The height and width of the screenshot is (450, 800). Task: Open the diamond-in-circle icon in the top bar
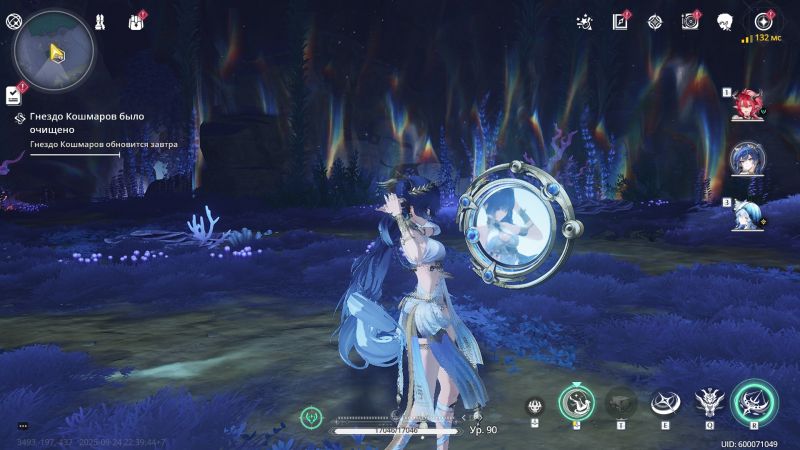pos(654,21)
